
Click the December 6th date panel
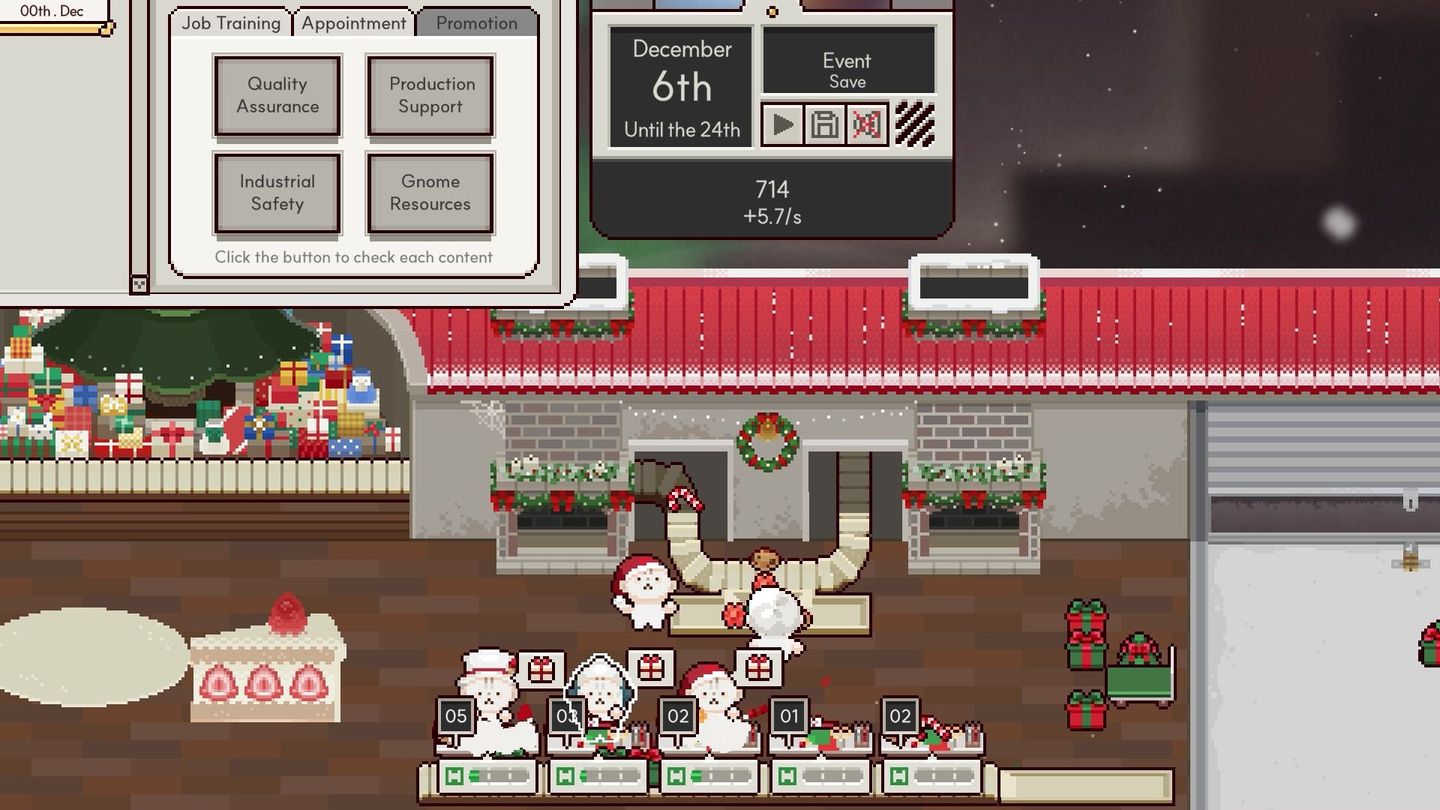click(679, 85)
